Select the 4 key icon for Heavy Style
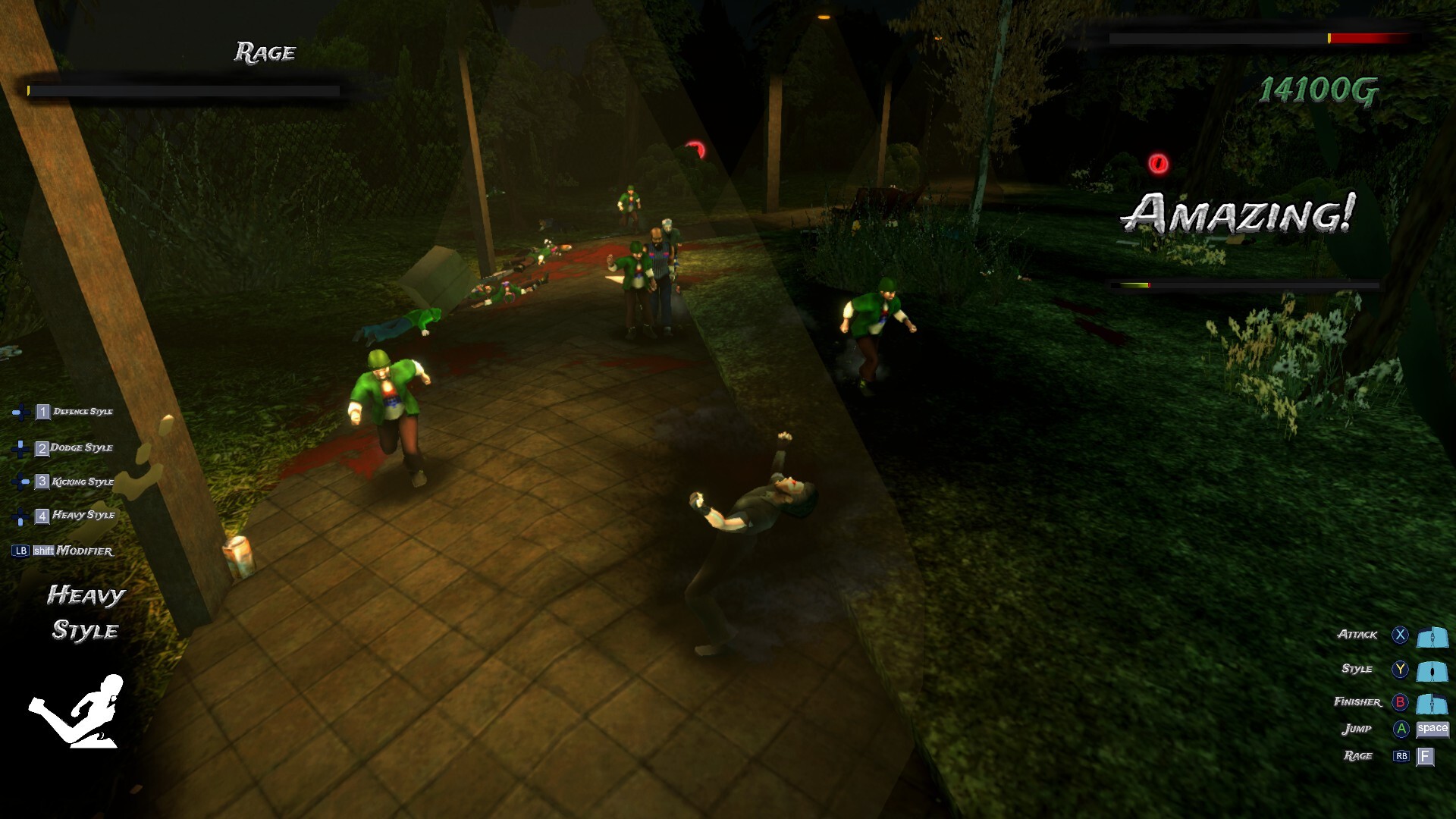Viewport: 1456px width, 819px height. point(43,516)
